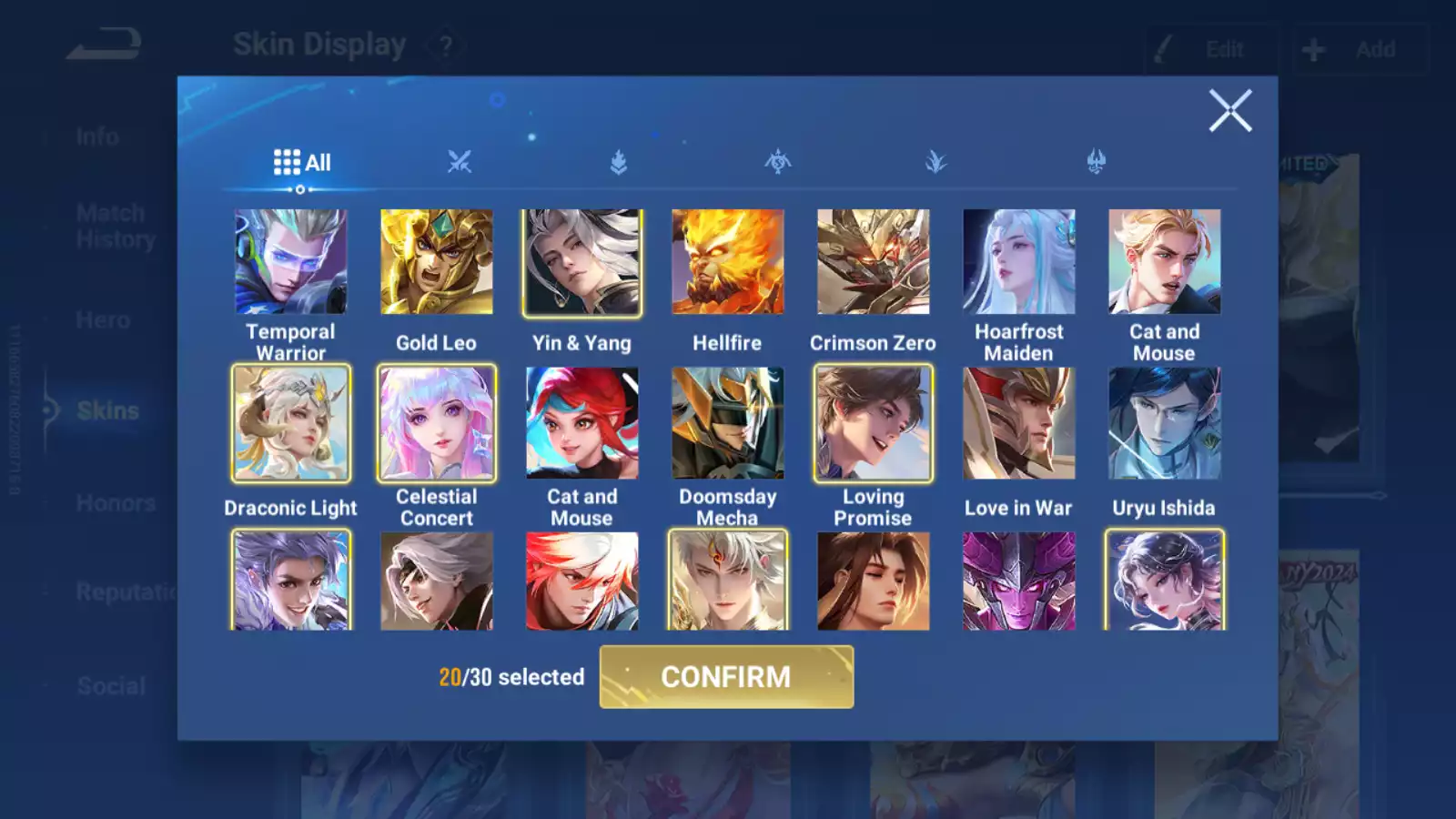Filter skins by crossed swords category
The height and width of the screenshot is (819, 1456).
pos(460,163)
